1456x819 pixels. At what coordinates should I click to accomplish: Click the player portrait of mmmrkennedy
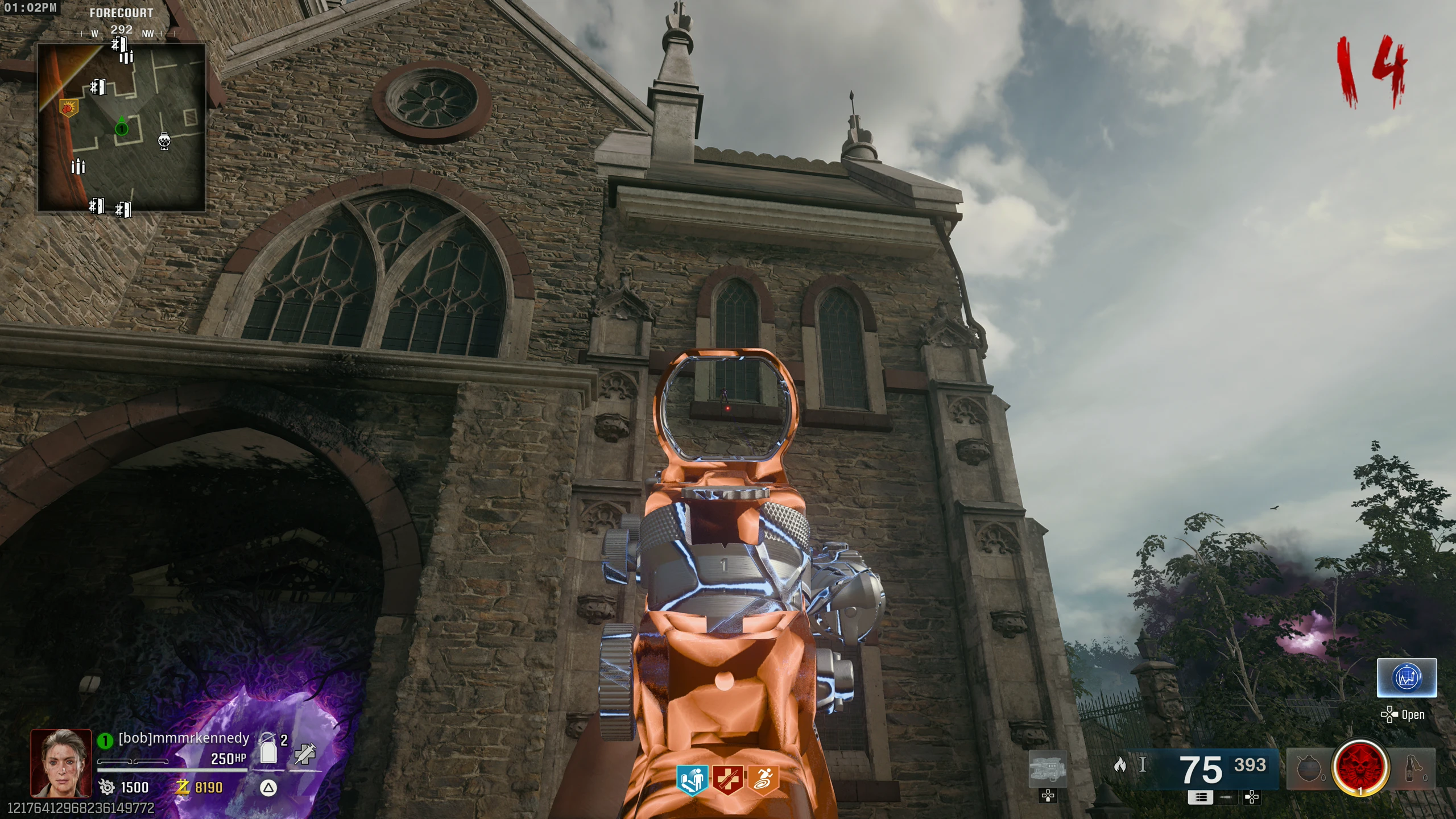pyautogui.click(x=61, y=763)
